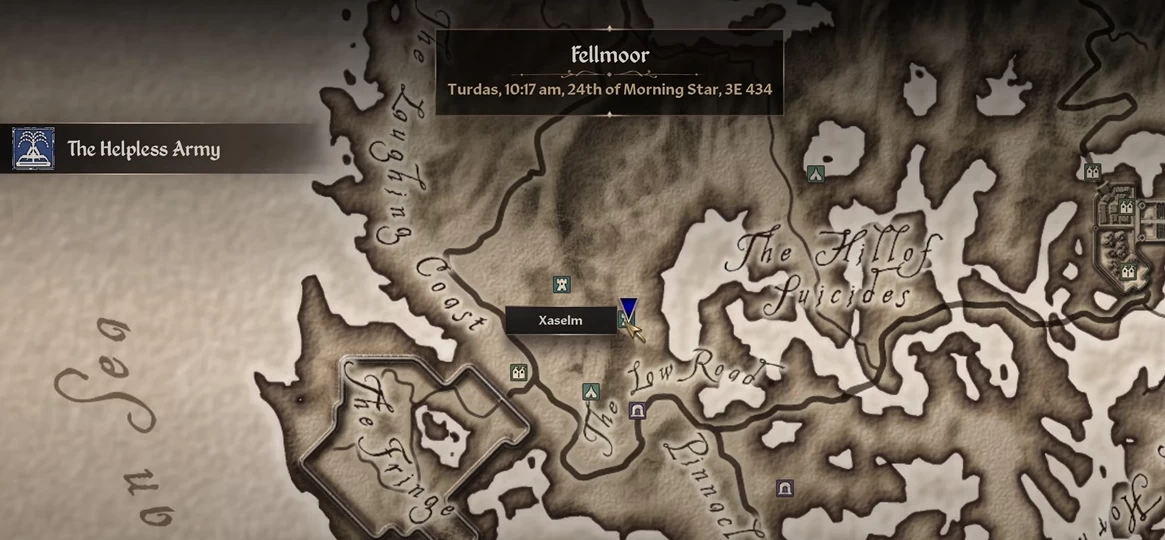
Task: Select the arched door marker on The Low Road
Action: [x=637, y=410]
